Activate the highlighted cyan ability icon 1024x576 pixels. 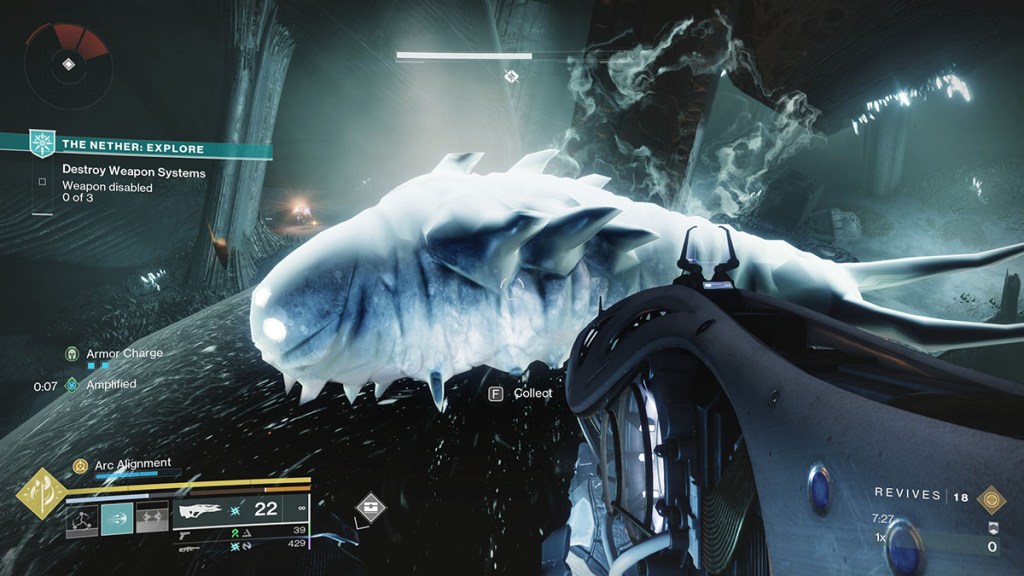(117, 518)
